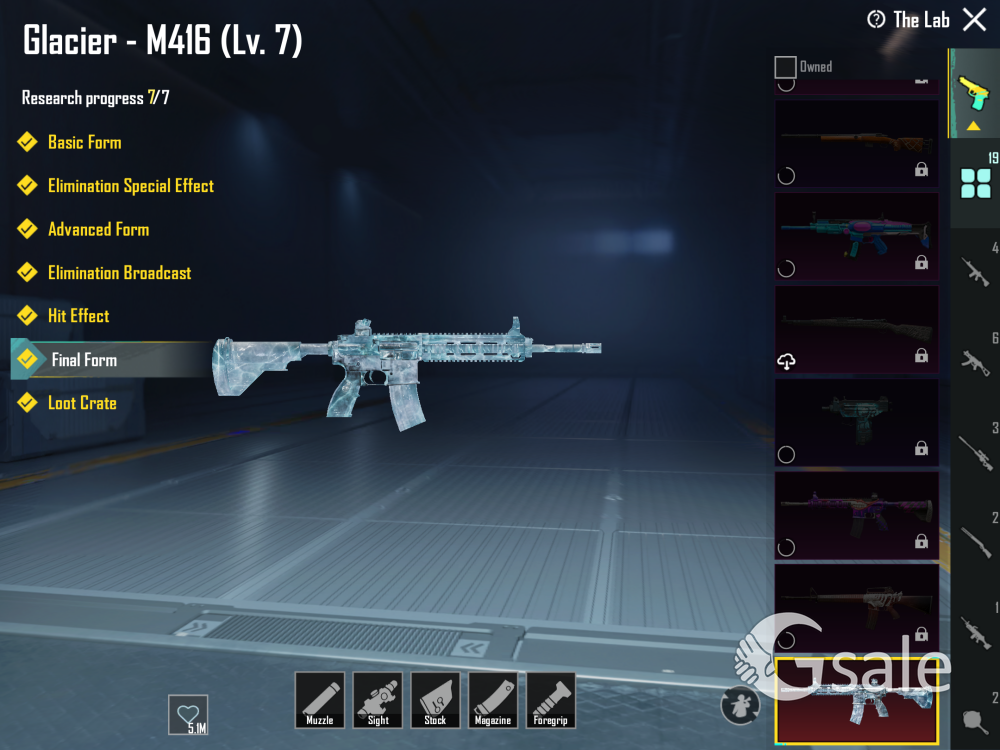Select the blue and pink rifle skin thumbnail
This screenshot has width=1000, height=750.
click(x=856, y=236)
